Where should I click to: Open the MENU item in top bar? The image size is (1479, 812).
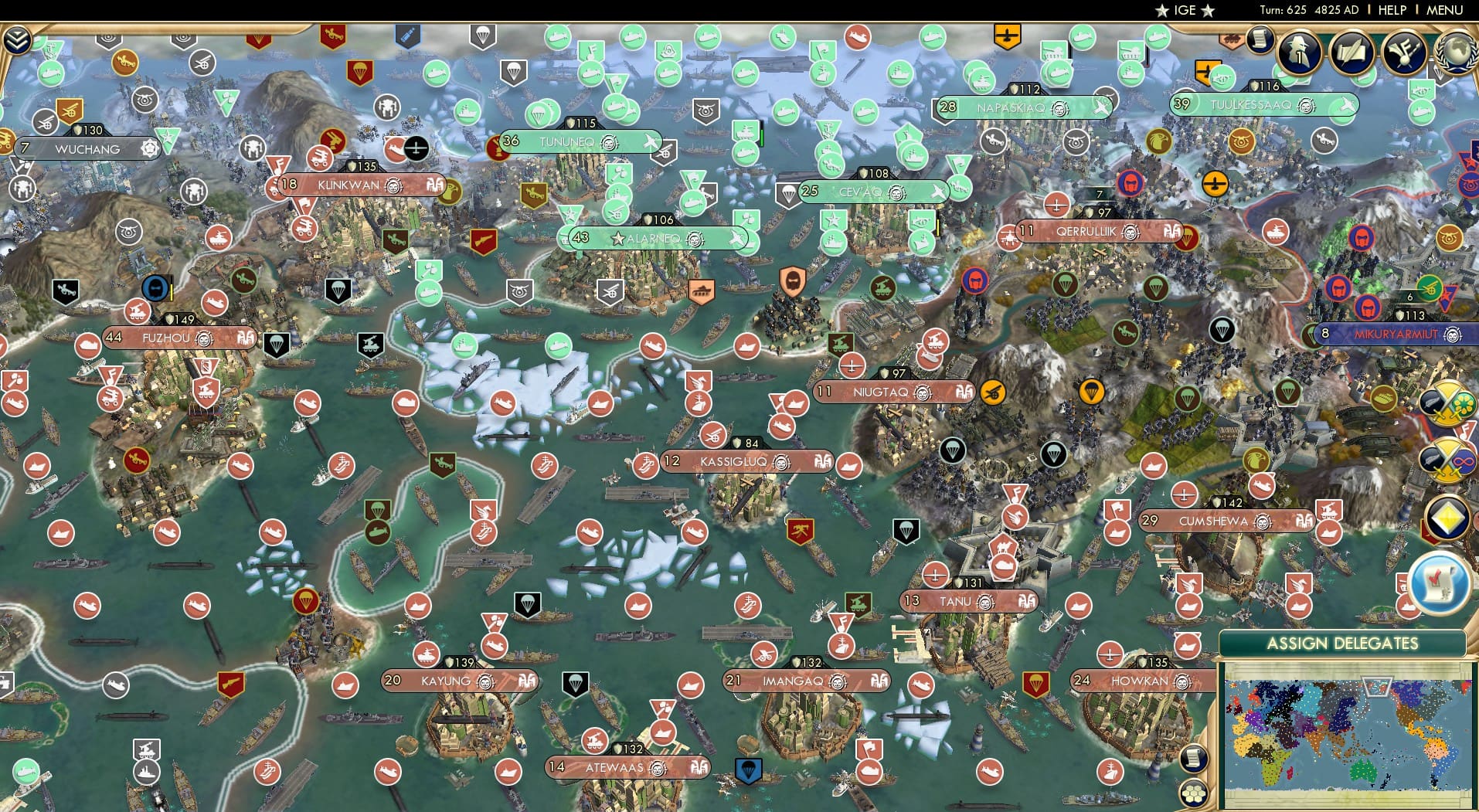(x=1443, y=10)
